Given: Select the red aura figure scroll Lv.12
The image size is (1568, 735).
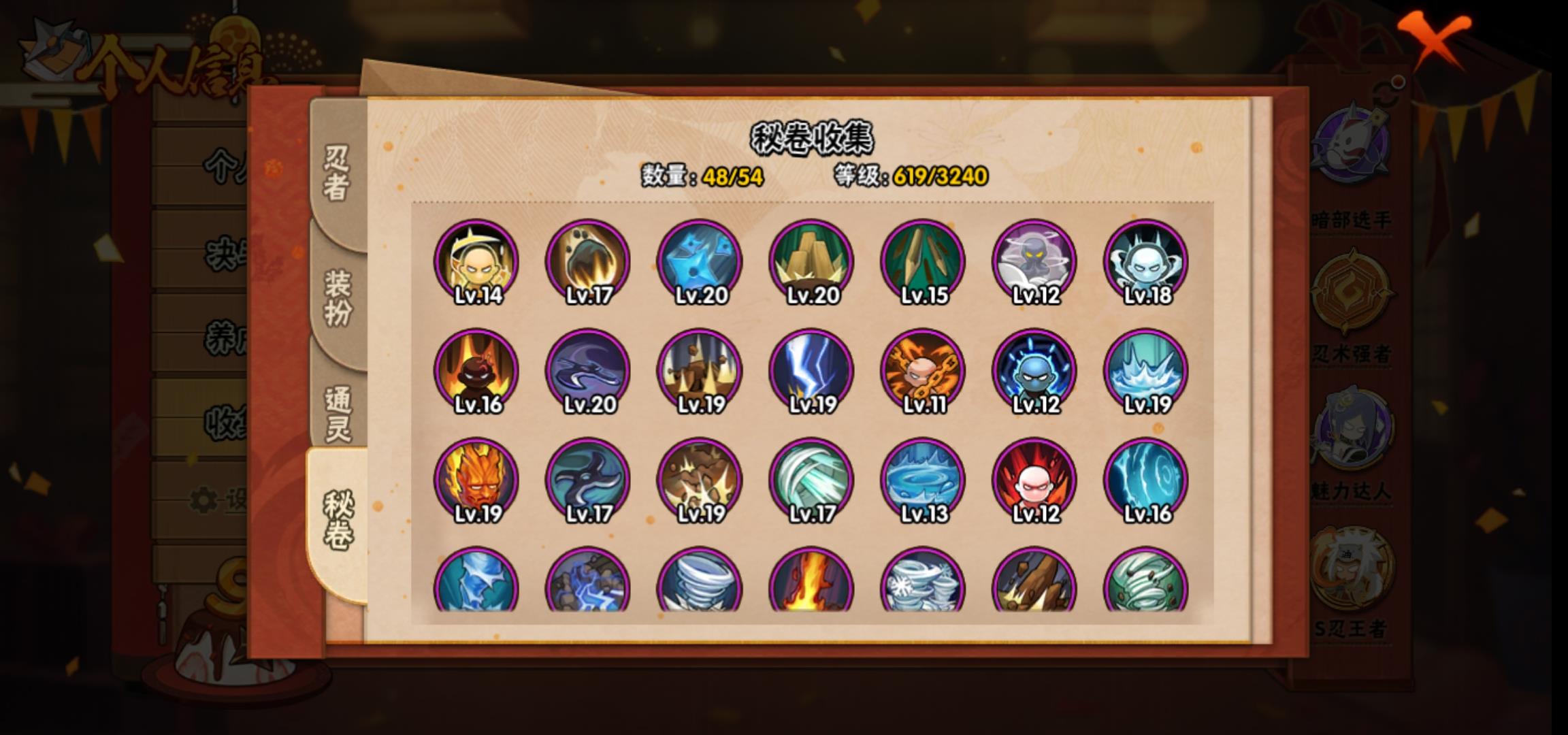Looking at the screenshot, I should click(1034, 480).
